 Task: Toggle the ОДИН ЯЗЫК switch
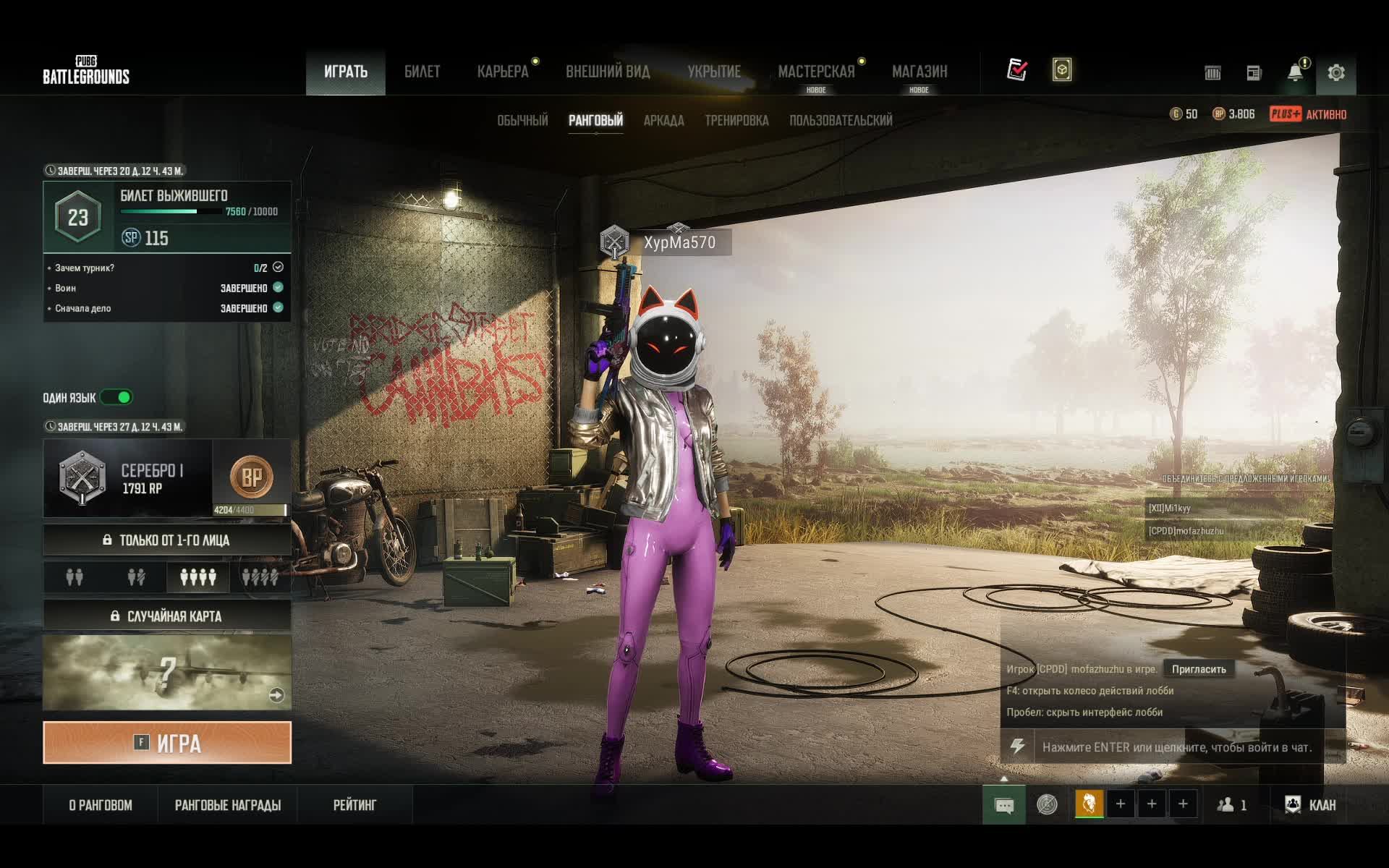click(116, 397)
